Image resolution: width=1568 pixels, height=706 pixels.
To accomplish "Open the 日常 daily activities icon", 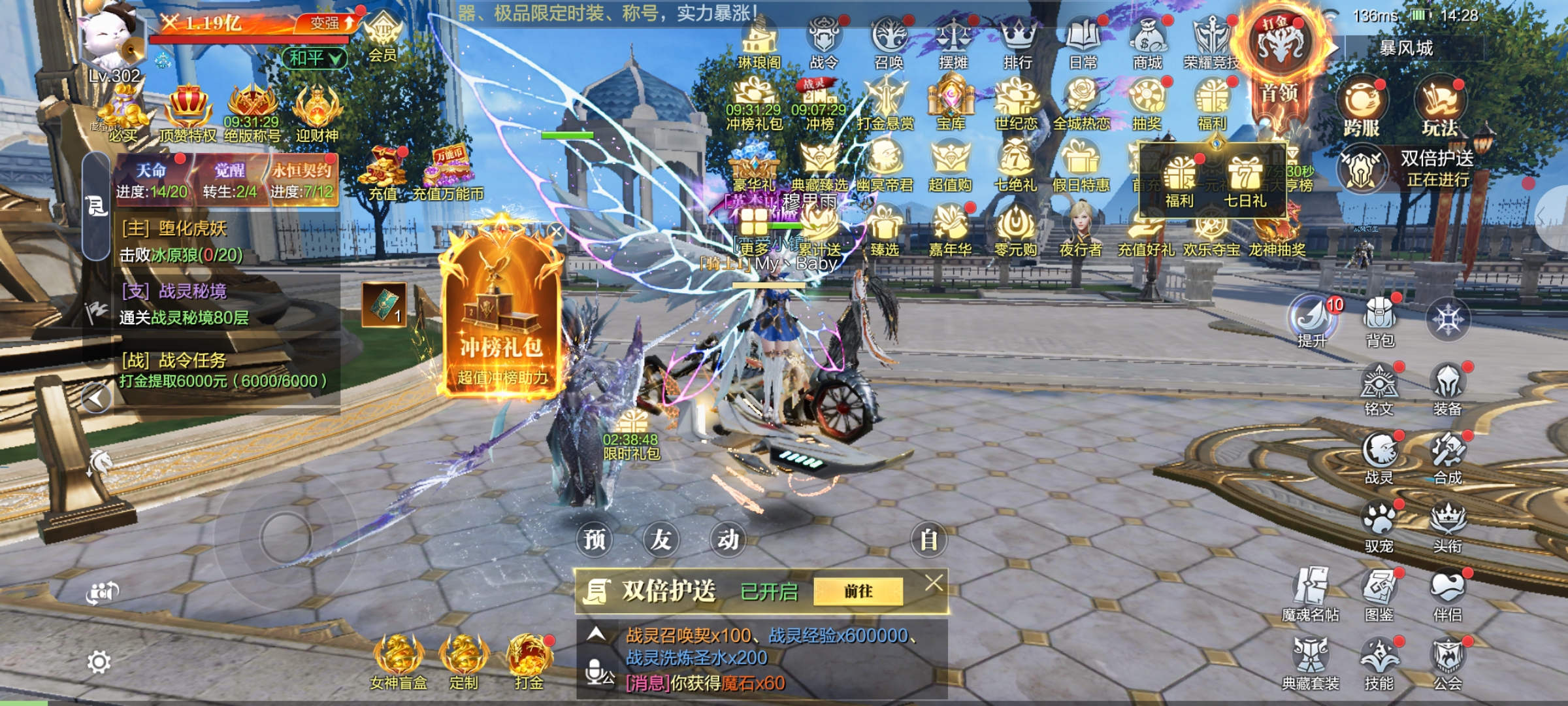I will pos(1083,43).
